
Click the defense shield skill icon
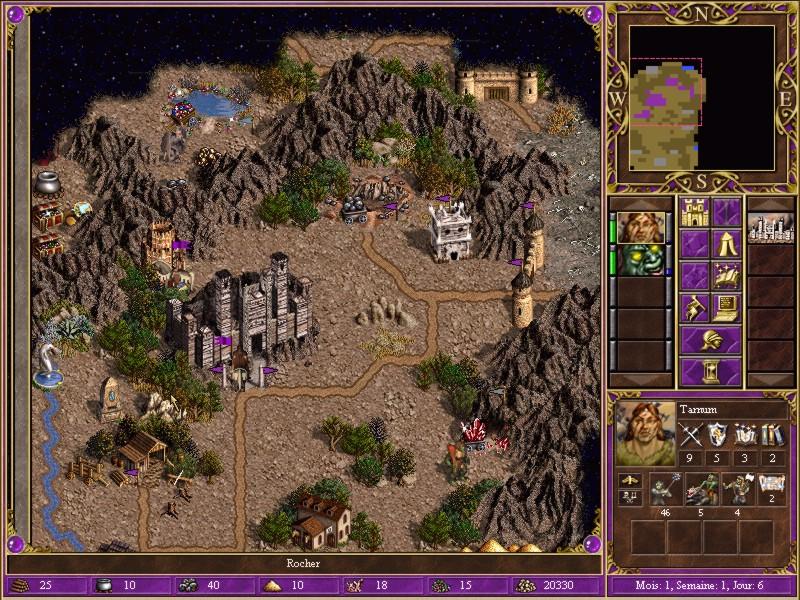pos(717,434)
